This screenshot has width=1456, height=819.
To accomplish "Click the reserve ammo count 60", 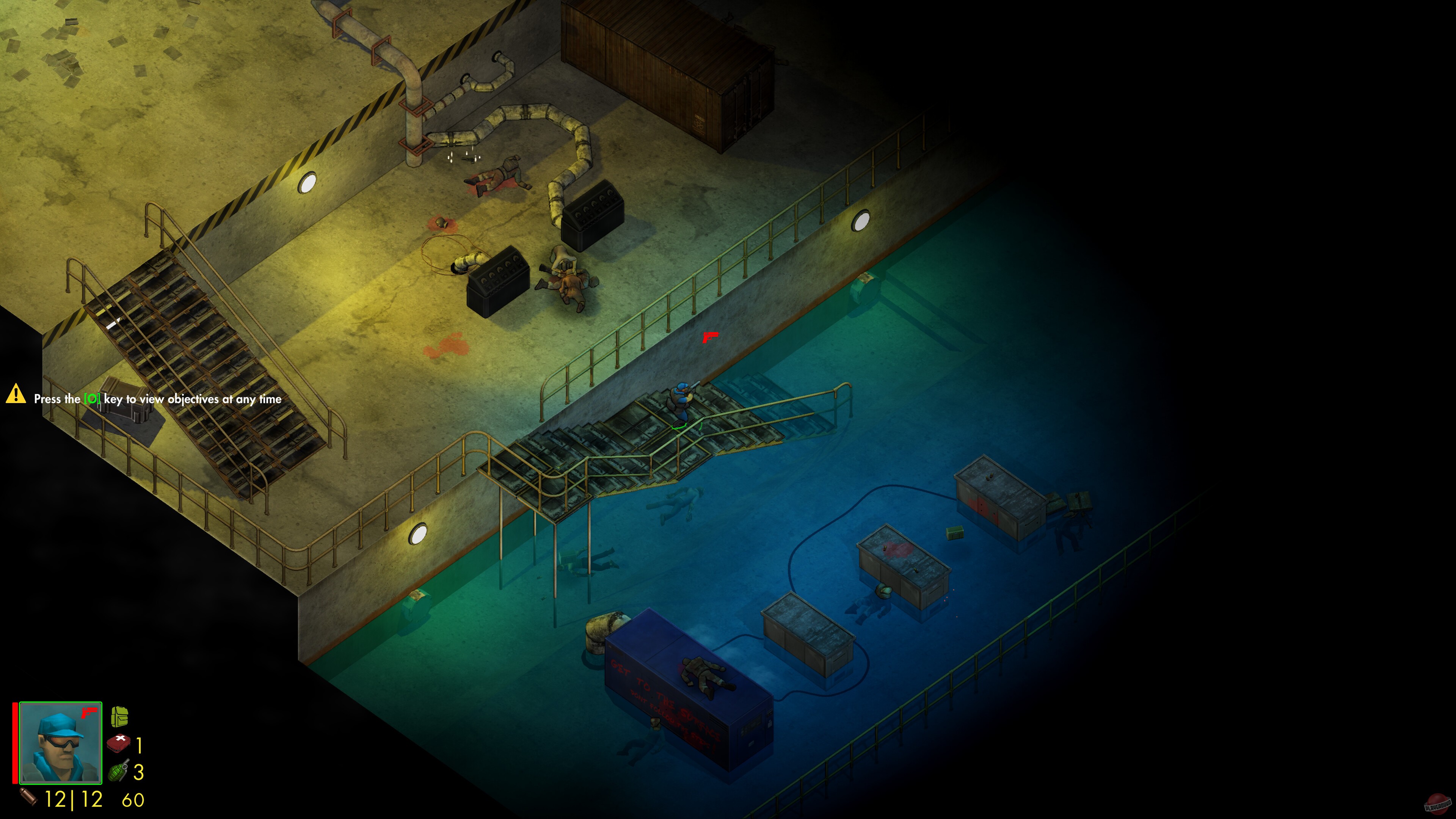I will pyautogui.click(x=131, y=800).
